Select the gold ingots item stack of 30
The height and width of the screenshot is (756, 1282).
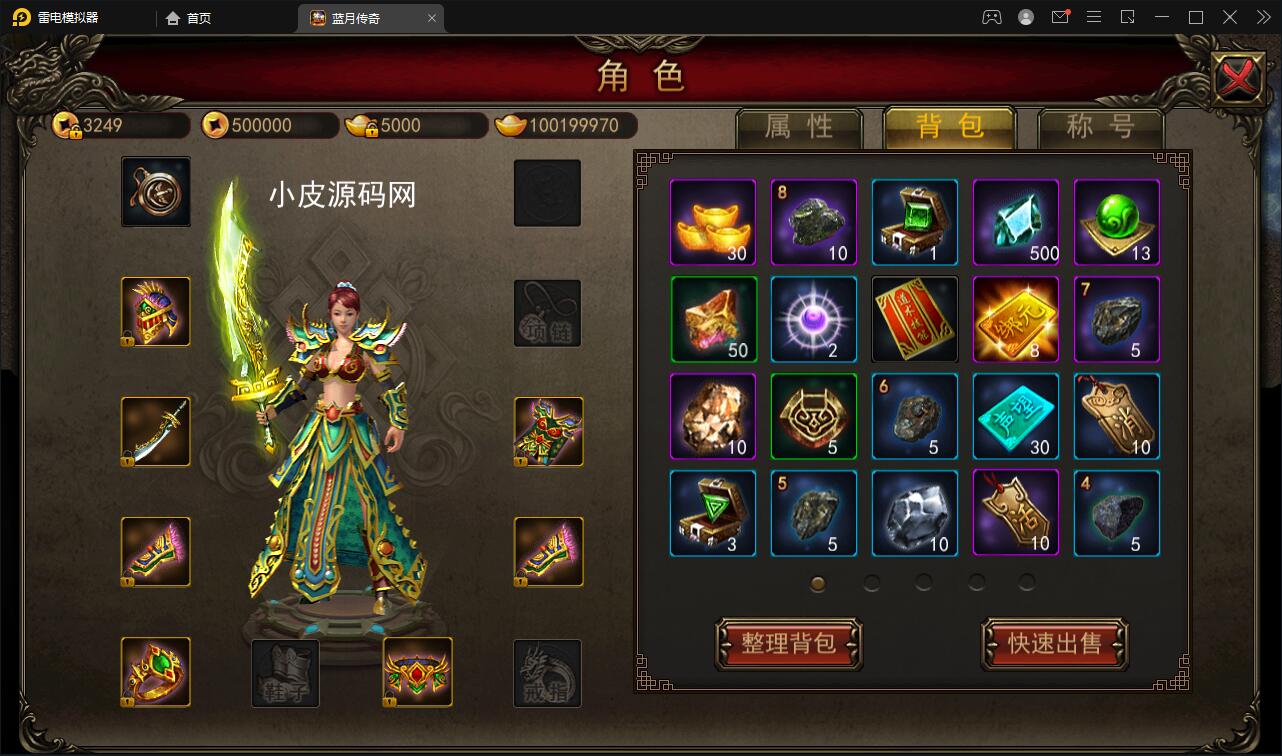(x=713, y=222)
